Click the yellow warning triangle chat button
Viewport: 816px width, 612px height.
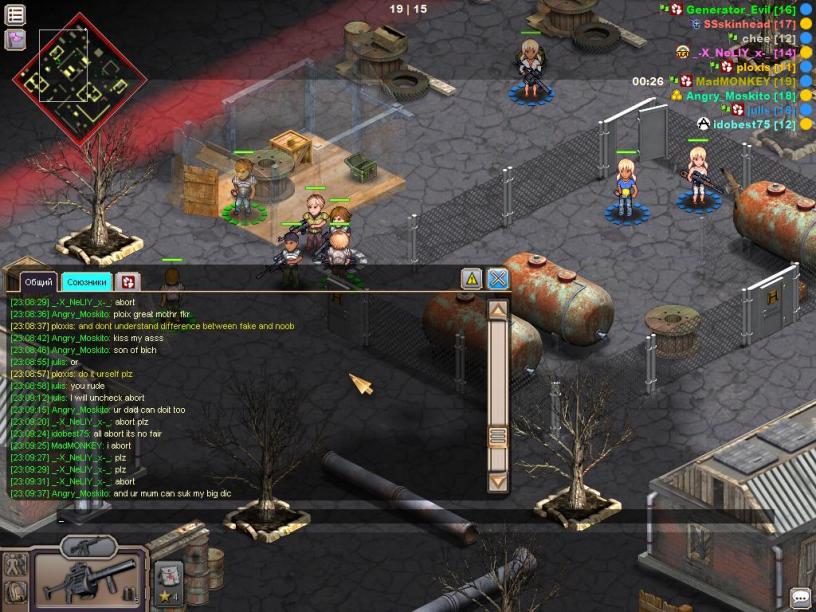tap(471, 279)
